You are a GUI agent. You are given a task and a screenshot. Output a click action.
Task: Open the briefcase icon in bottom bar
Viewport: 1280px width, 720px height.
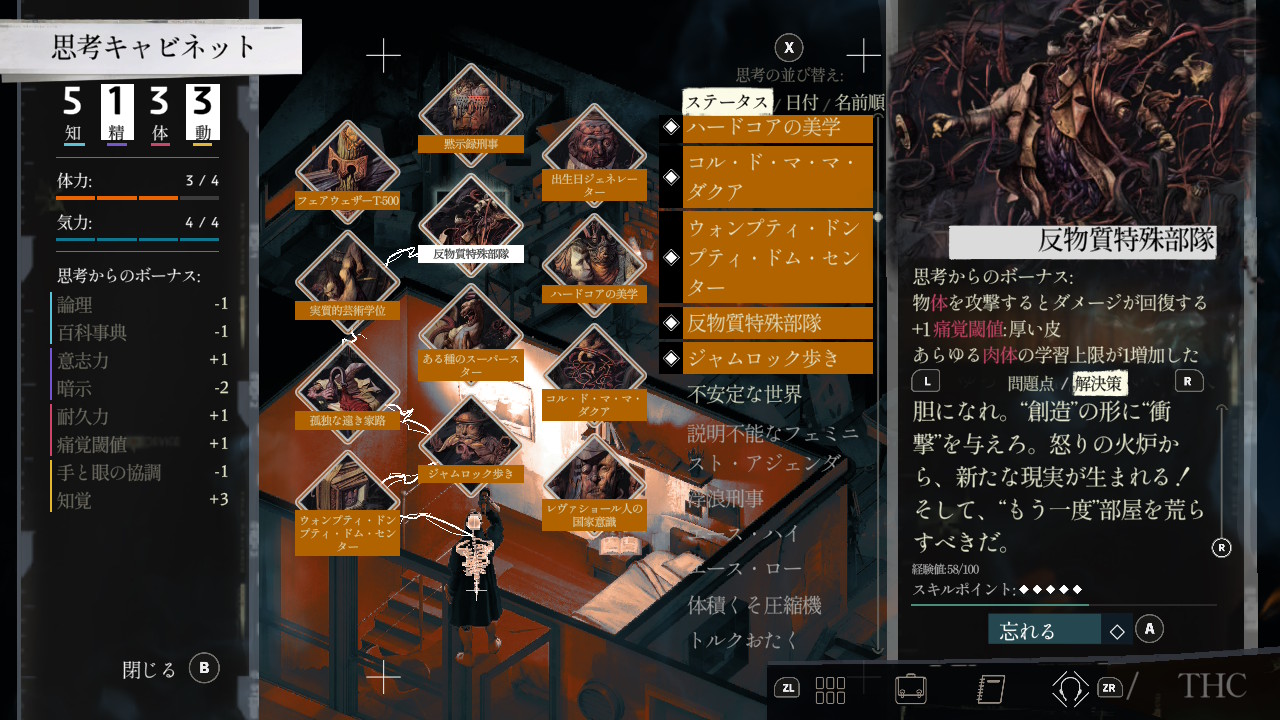(x=910, y=688)
